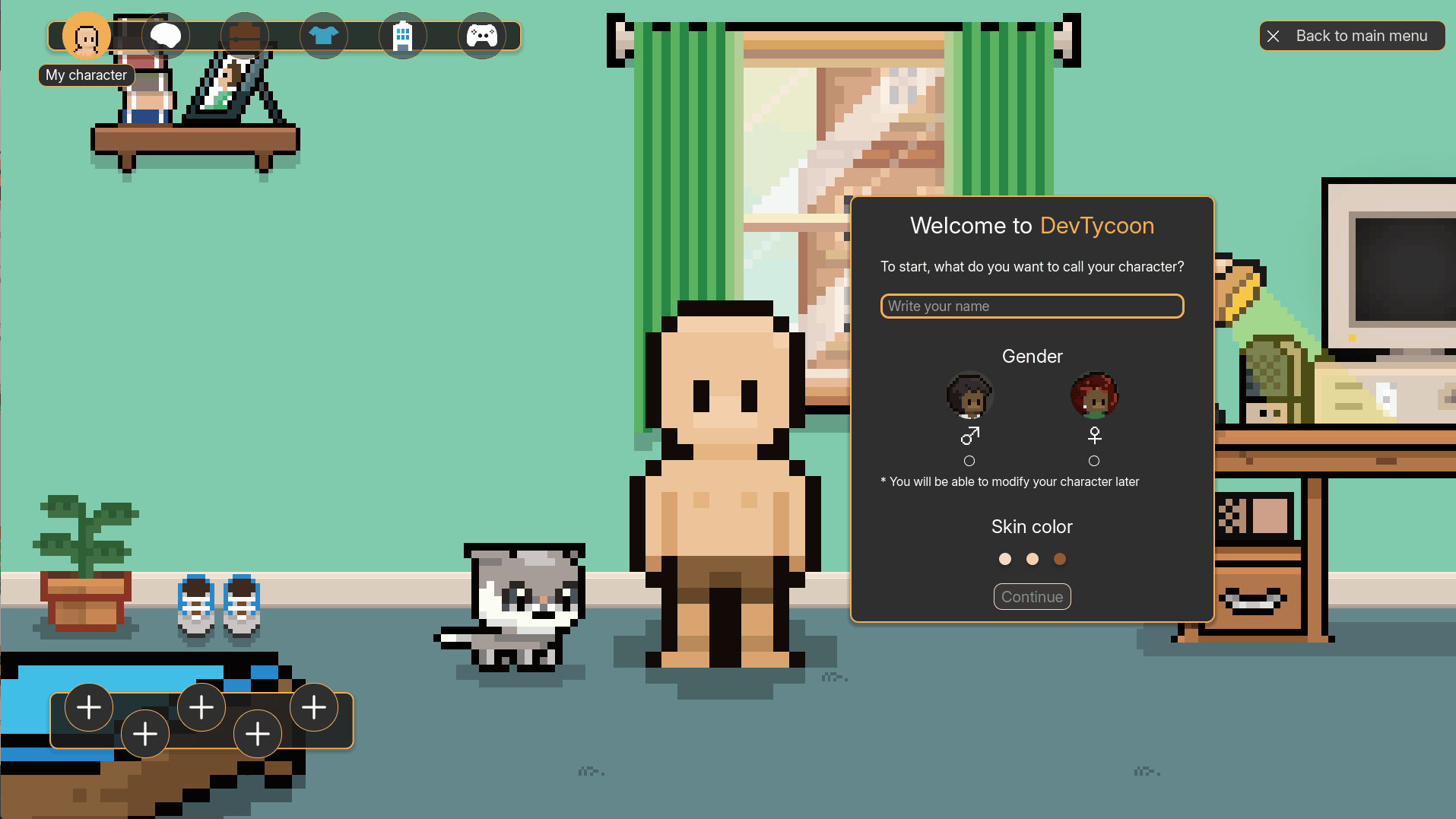Click the Write your name input field

click(1031, 306)
